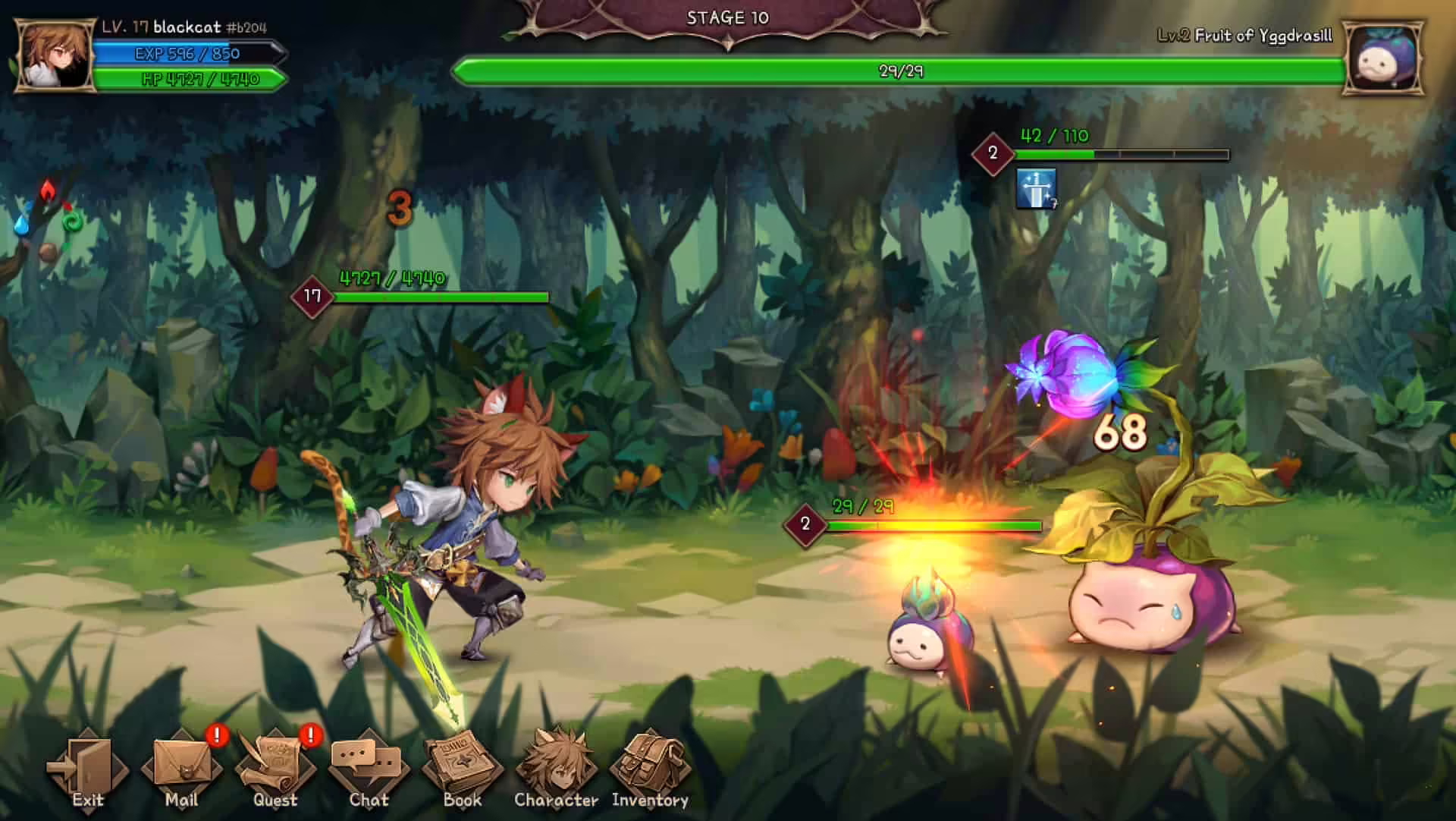The image size is (1456, 821).
Task: Open the Book menu
Action: tap(462, 768)
